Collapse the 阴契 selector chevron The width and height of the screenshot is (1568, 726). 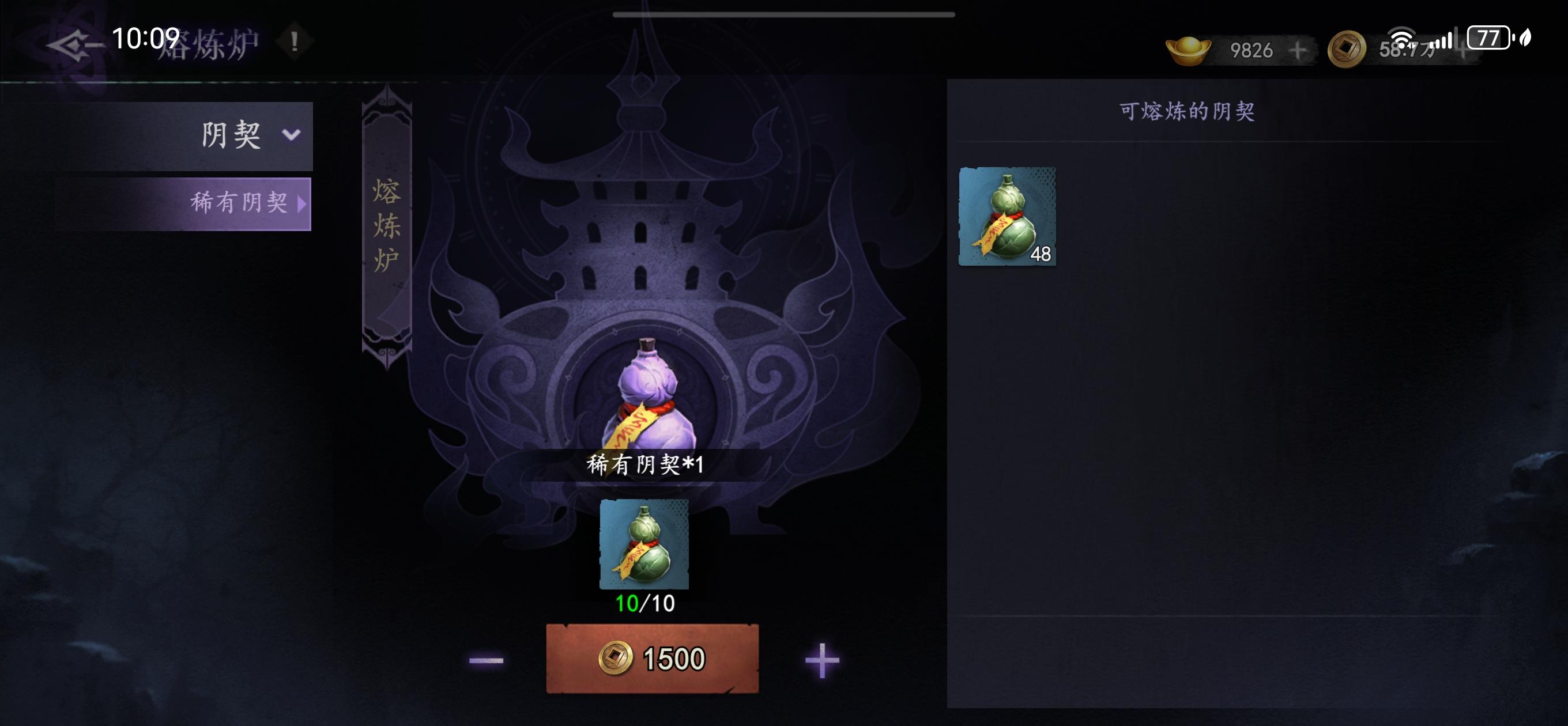[x=292, y=135]
